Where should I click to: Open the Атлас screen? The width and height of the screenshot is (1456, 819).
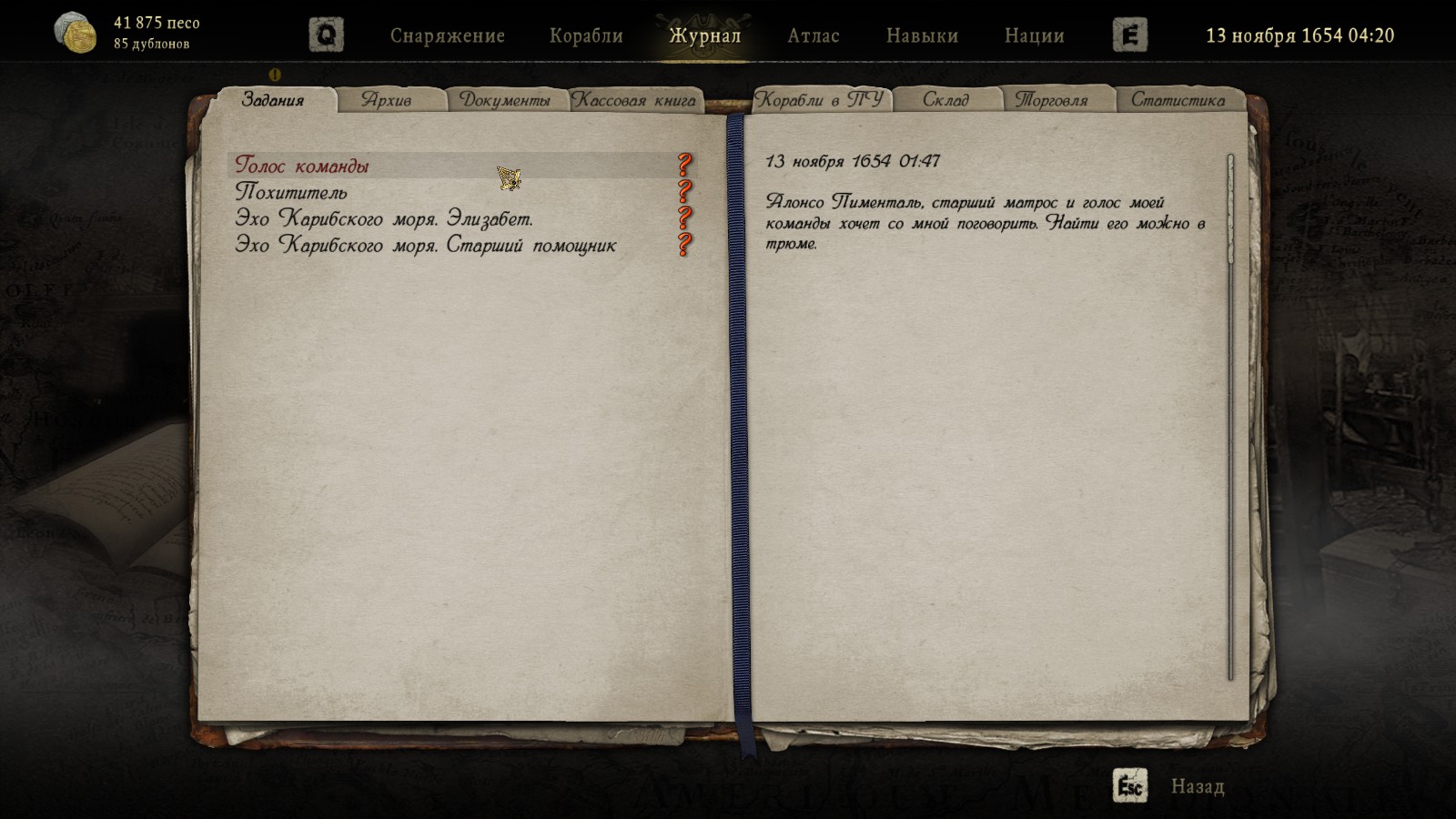pyautogui.click(x=814, y=35)
